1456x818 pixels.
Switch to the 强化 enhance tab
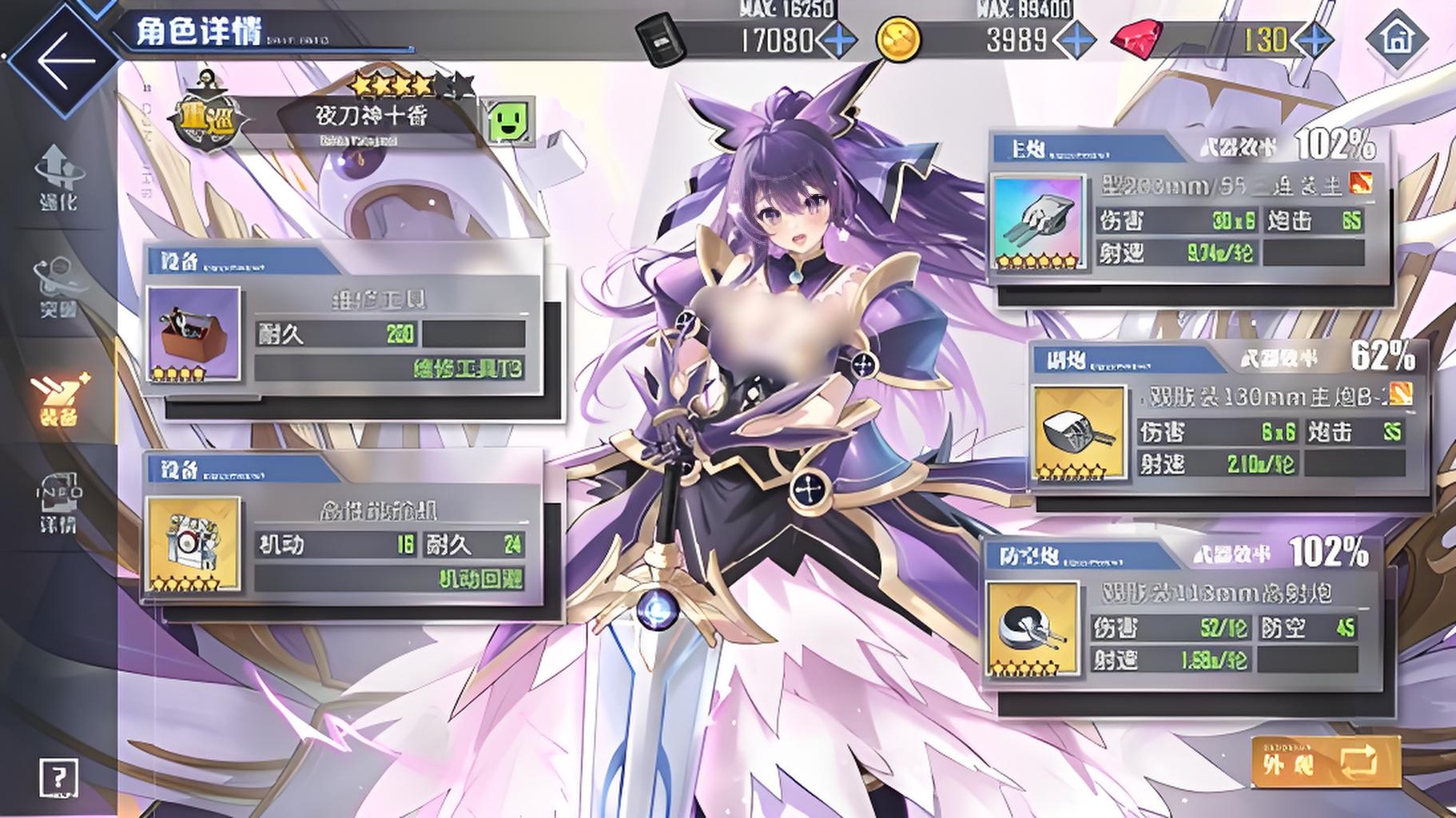(x=58, y=178)
